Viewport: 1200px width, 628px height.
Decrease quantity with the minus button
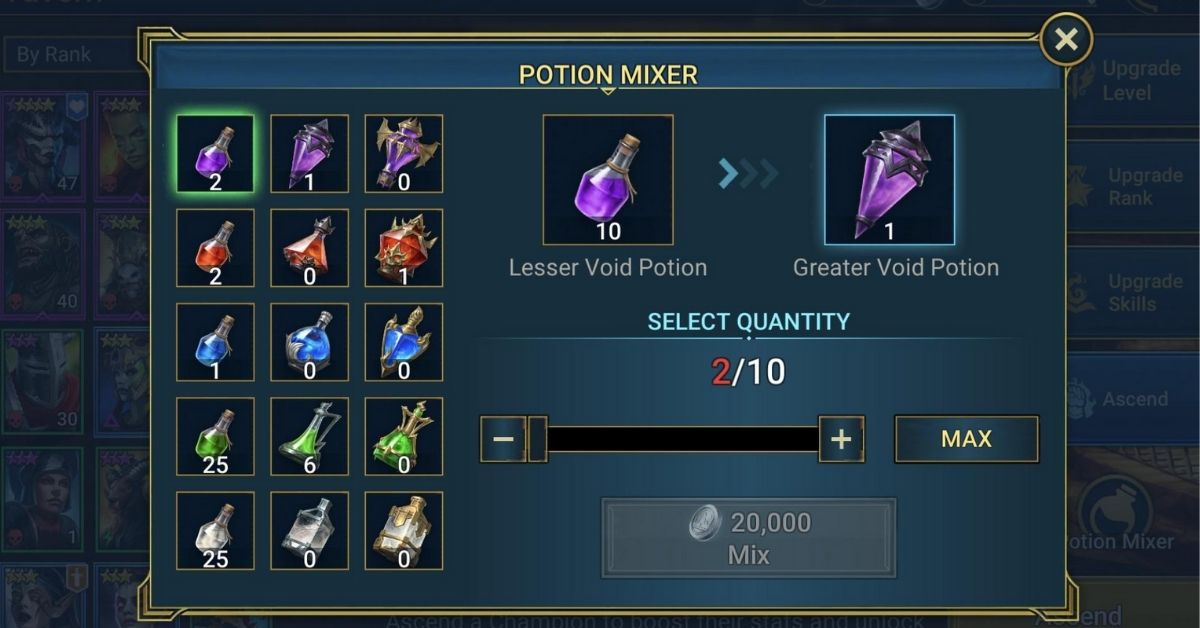(x=503, y=439)
